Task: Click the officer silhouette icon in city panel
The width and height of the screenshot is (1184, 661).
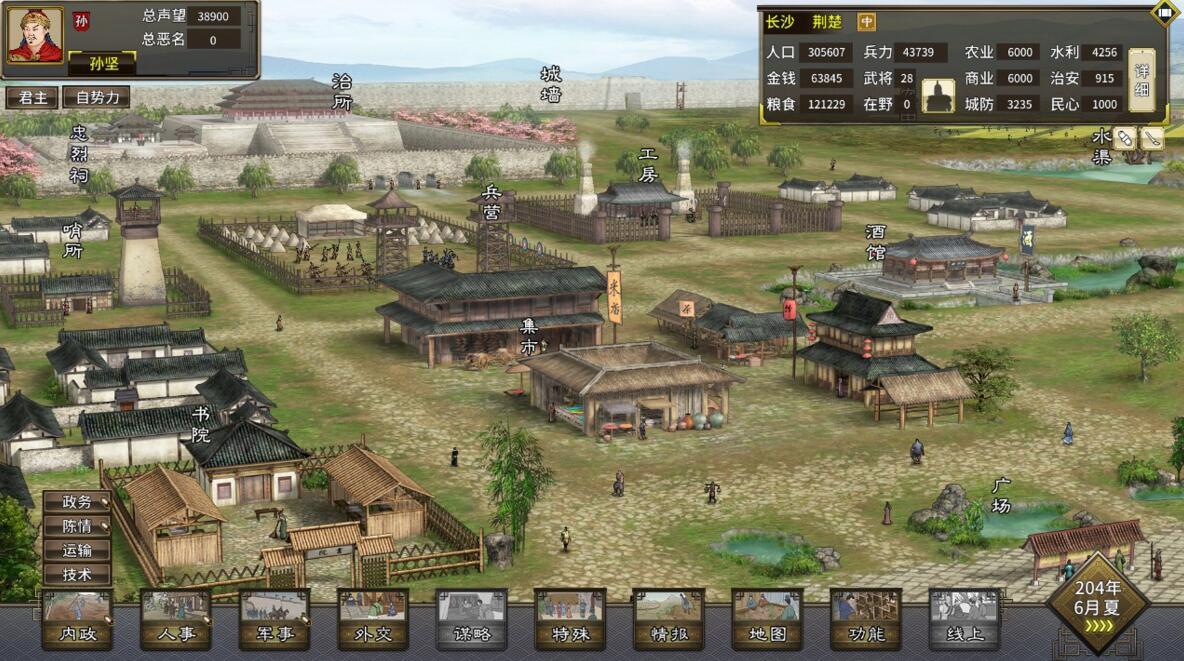Action: click(938, 96)
